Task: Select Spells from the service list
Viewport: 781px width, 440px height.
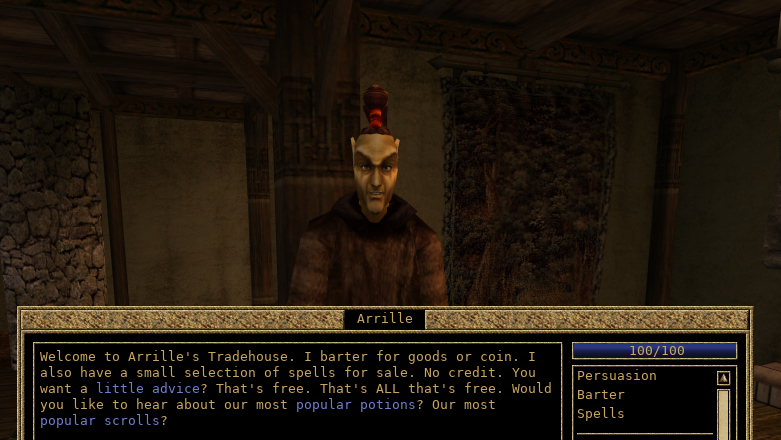Action: 600,414
